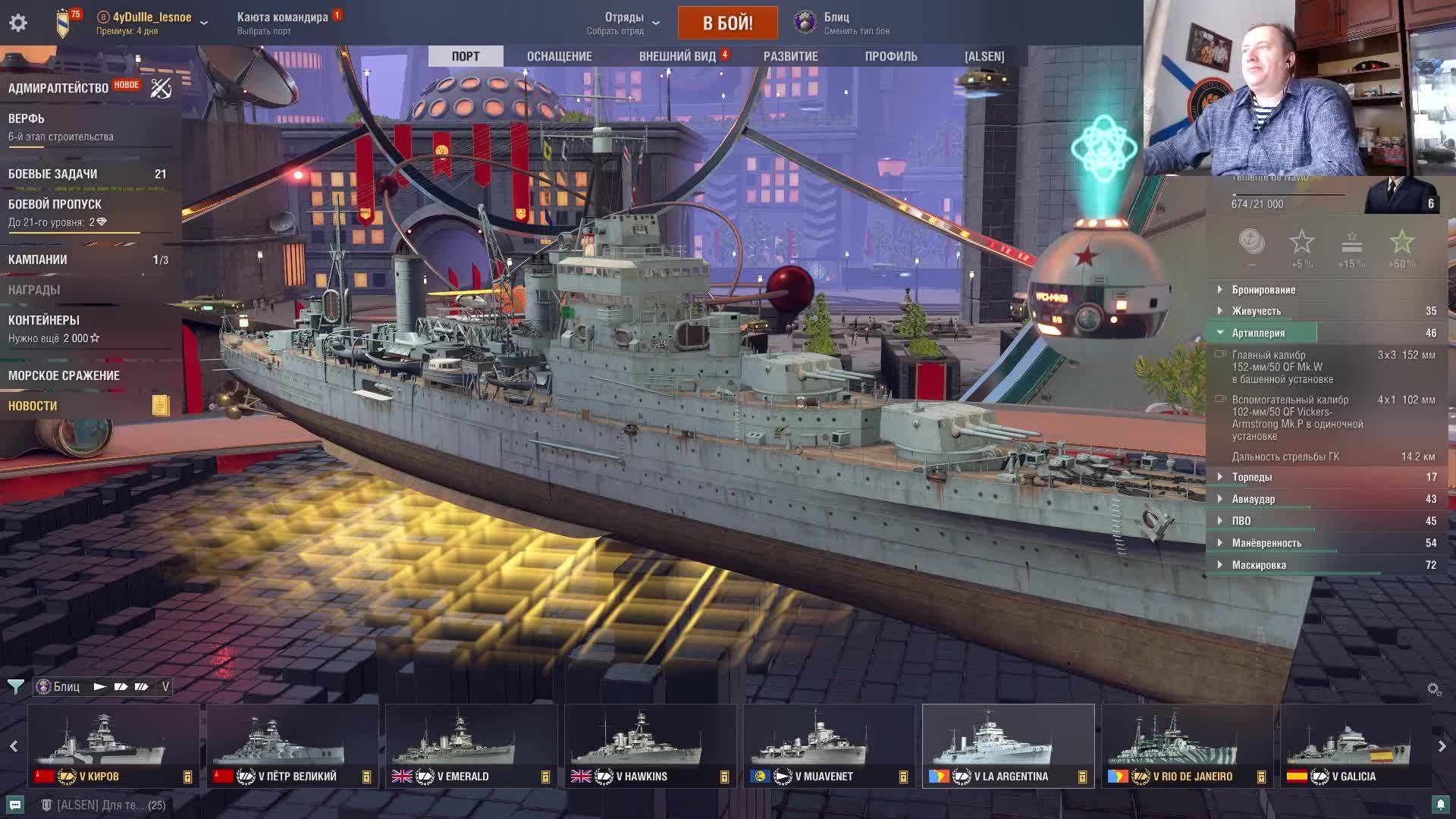1456x819 pixels.
Task: Open the ВЕРФЬ shipyard entry
Action: pos(27,119)
